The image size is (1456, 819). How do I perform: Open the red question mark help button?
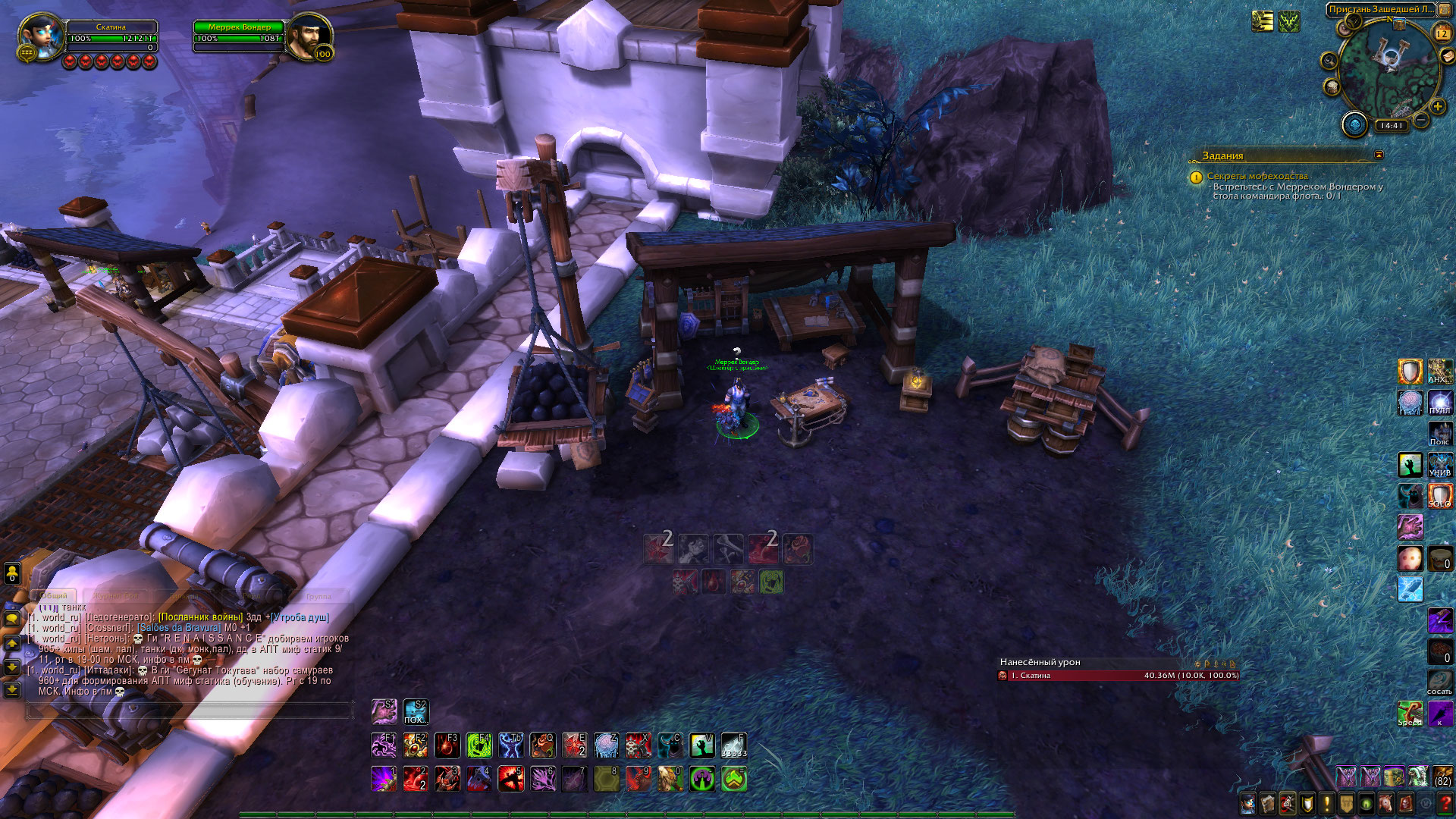pos(1445,802)
